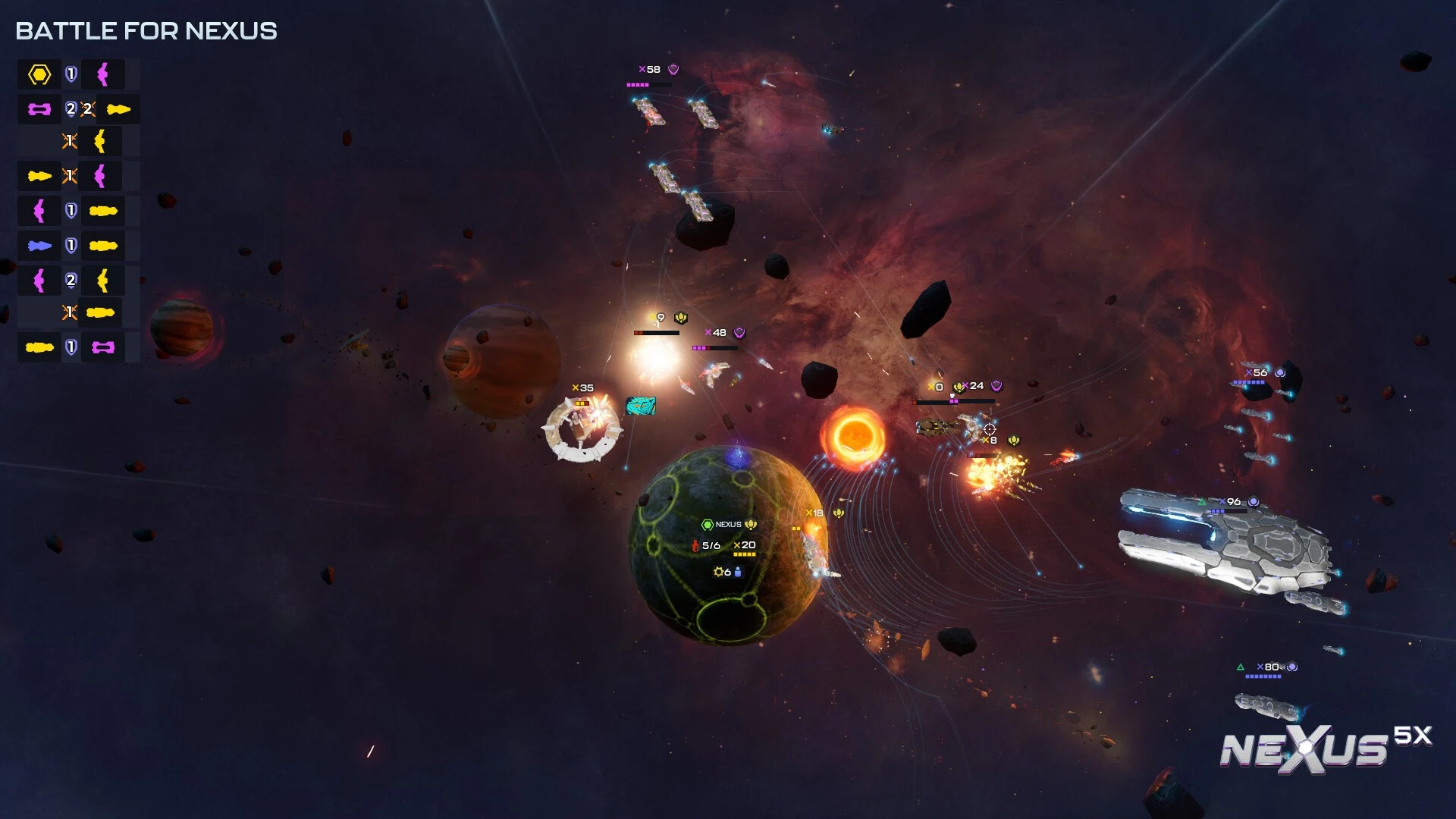1456x819 pixels.
Task: Pick the ring station marked ×35
Action: [582, 388]
